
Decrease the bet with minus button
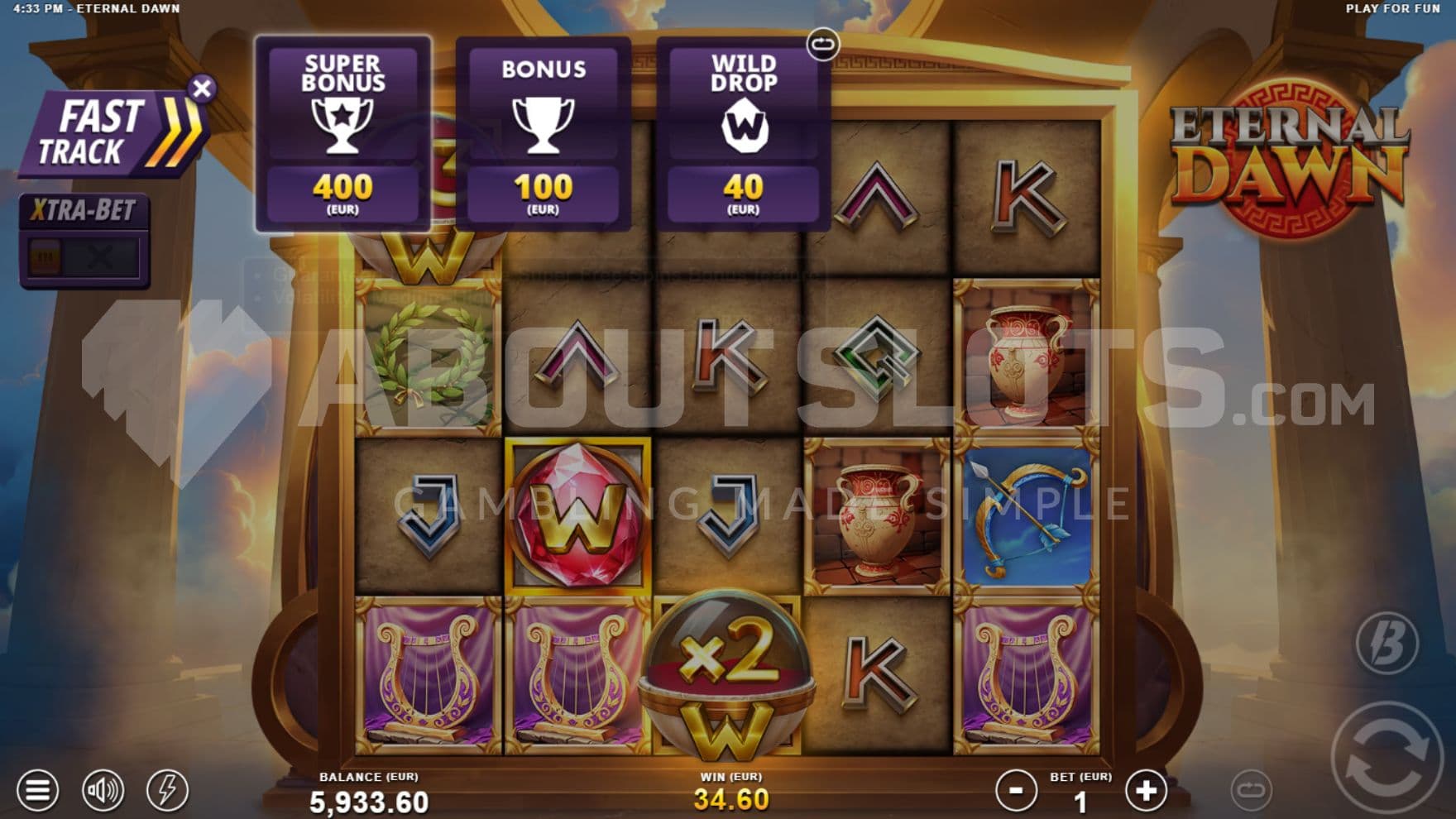coord(1016,791)
